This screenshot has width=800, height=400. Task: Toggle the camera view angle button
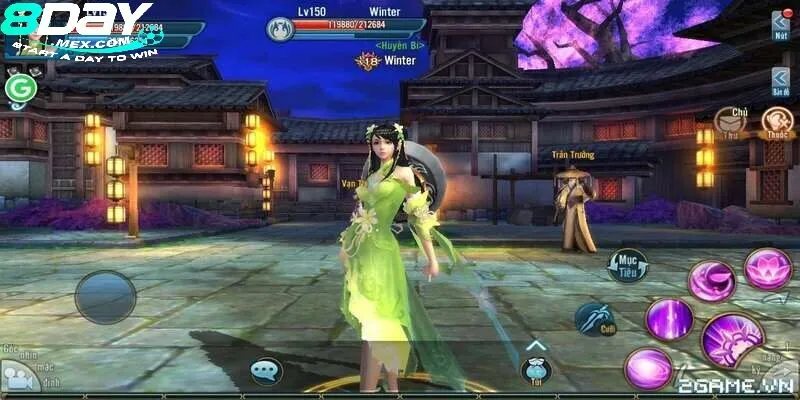[17, 376]
